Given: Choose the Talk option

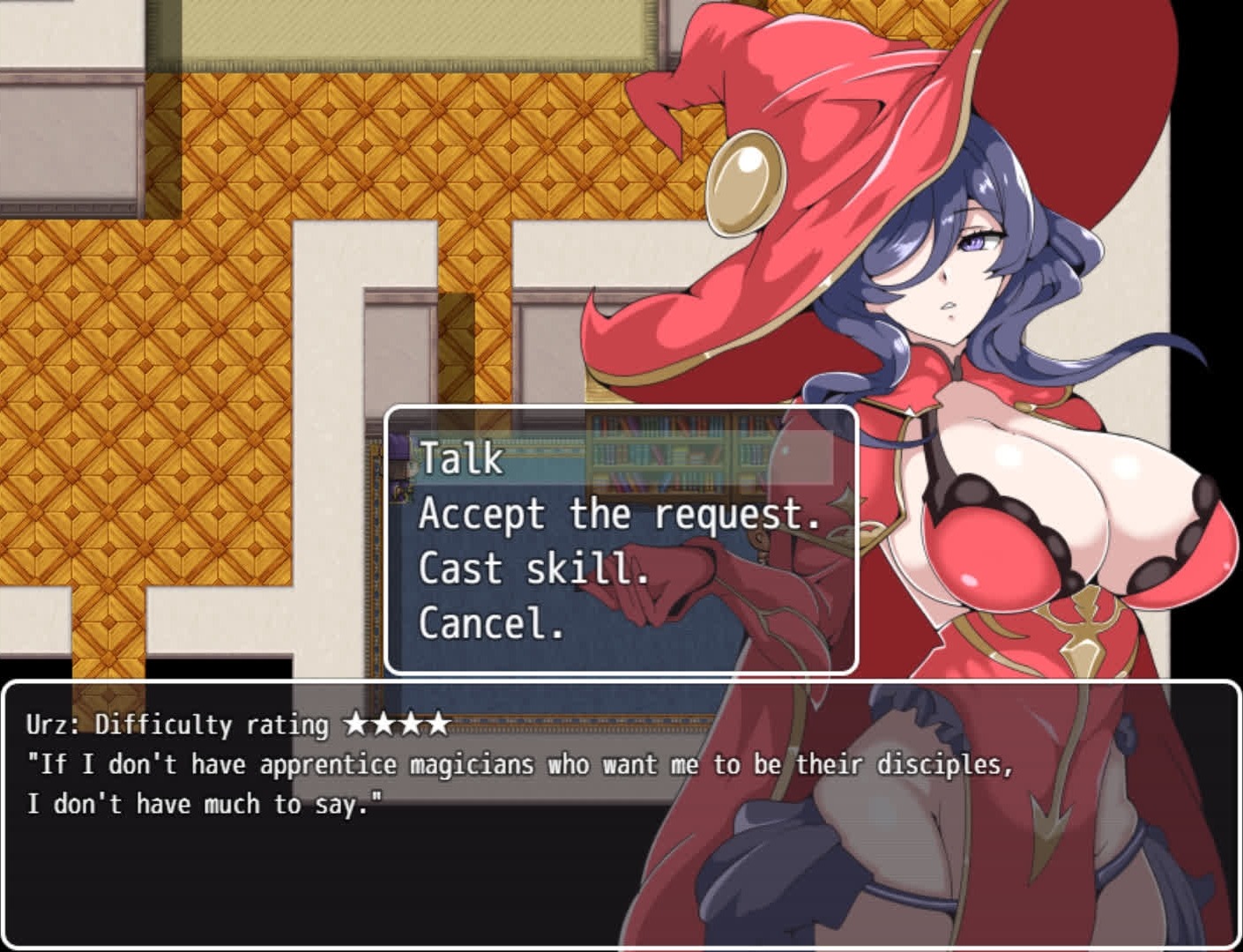Looking at the screenshot, I should coord(461,458).
